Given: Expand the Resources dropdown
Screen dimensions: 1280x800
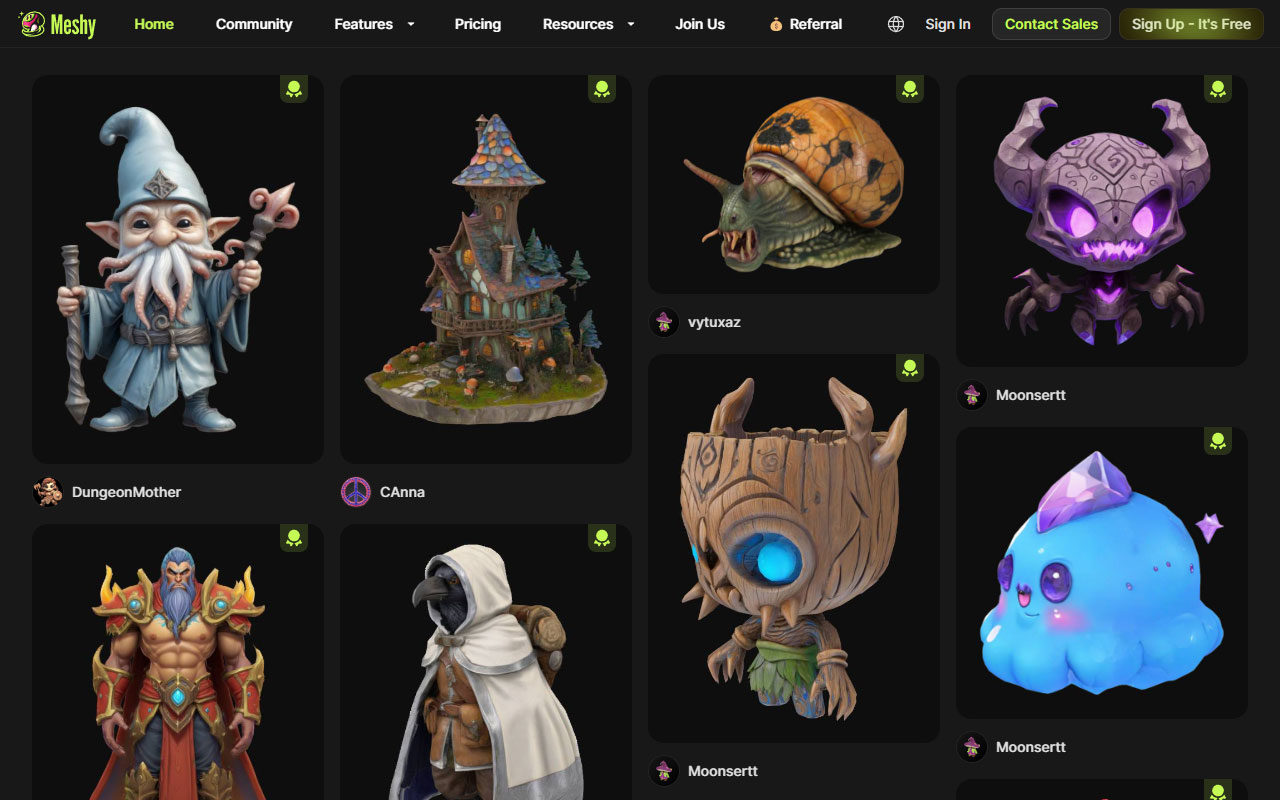Looking at the screenshot, I should click(578, 24).
